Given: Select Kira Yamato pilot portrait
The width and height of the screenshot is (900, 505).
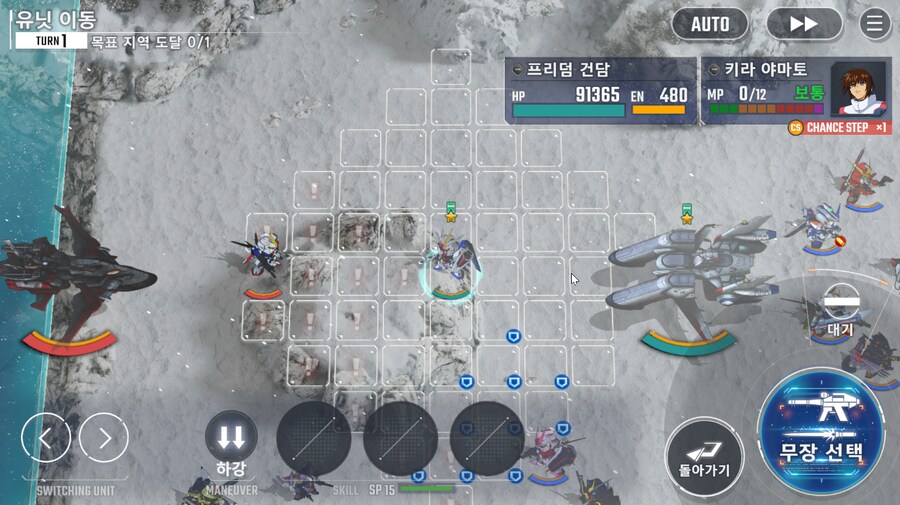Looking at the screenshot, I should (x=860, y=91).
